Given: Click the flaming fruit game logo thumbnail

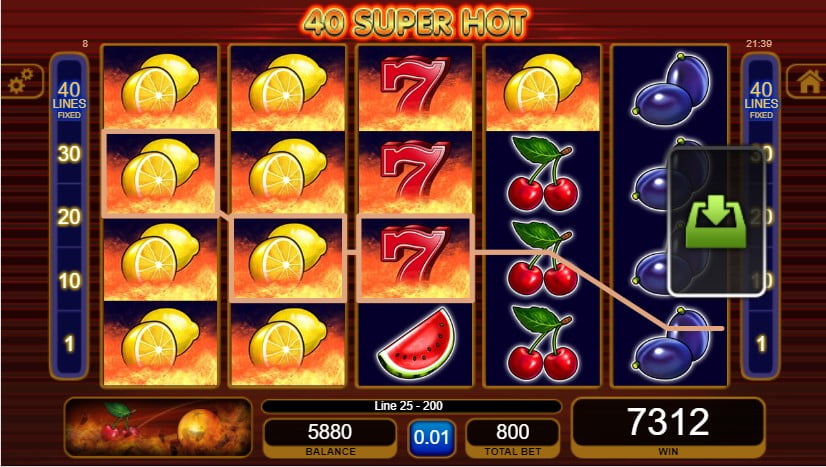Looking at the screenshot, I should coord(158,427).
